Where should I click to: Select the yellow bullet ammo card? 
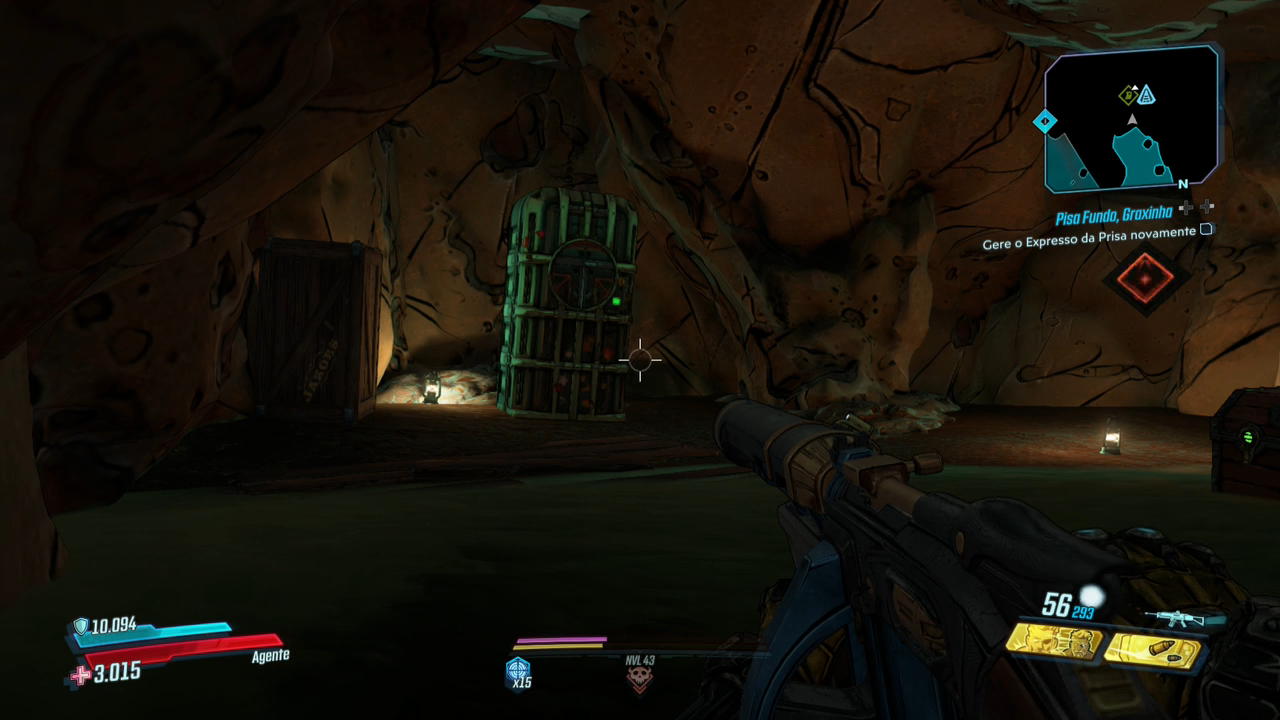[1149, 648]
